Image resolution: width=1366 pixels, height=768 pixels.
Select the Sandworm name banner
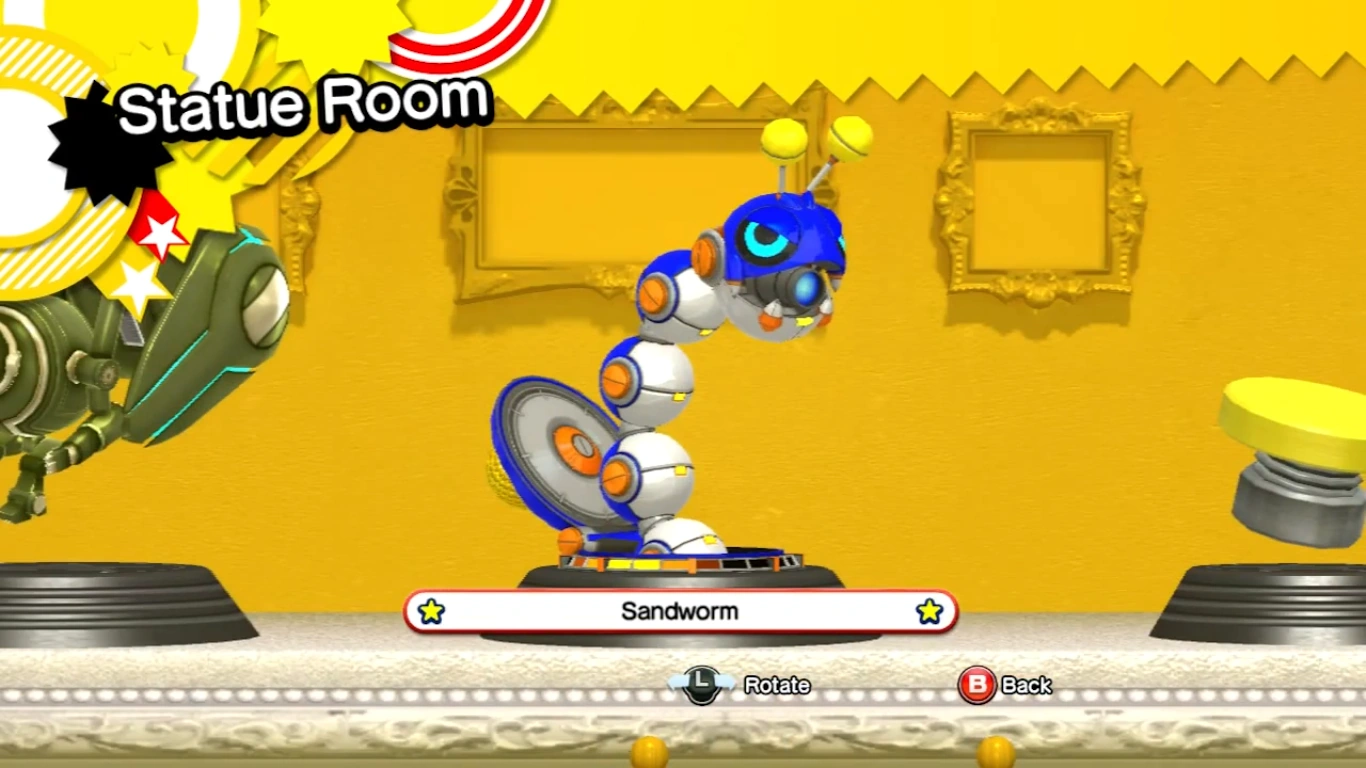coord(680,611)
